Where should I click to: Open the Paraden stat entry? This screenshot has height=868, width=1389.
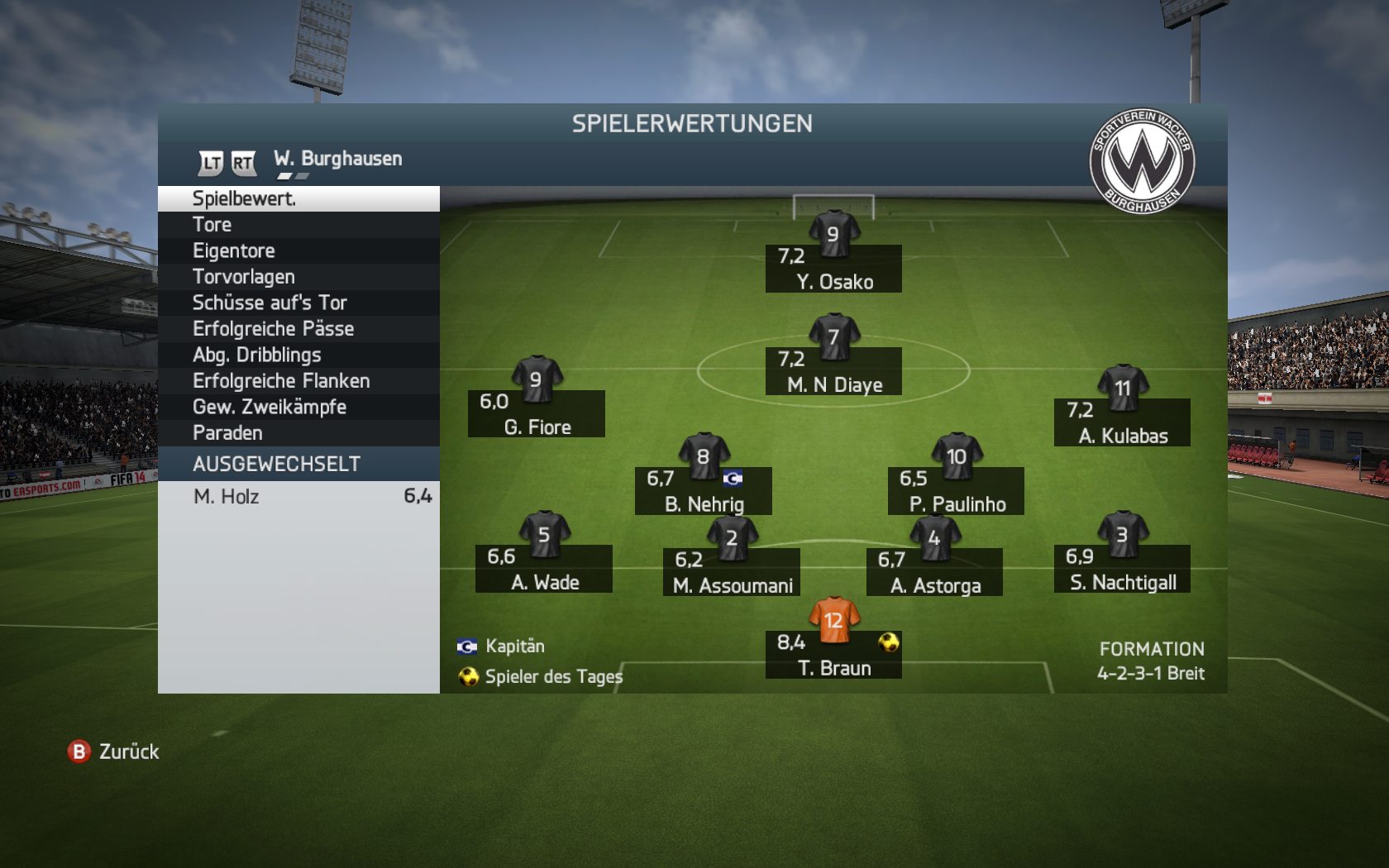298,433
